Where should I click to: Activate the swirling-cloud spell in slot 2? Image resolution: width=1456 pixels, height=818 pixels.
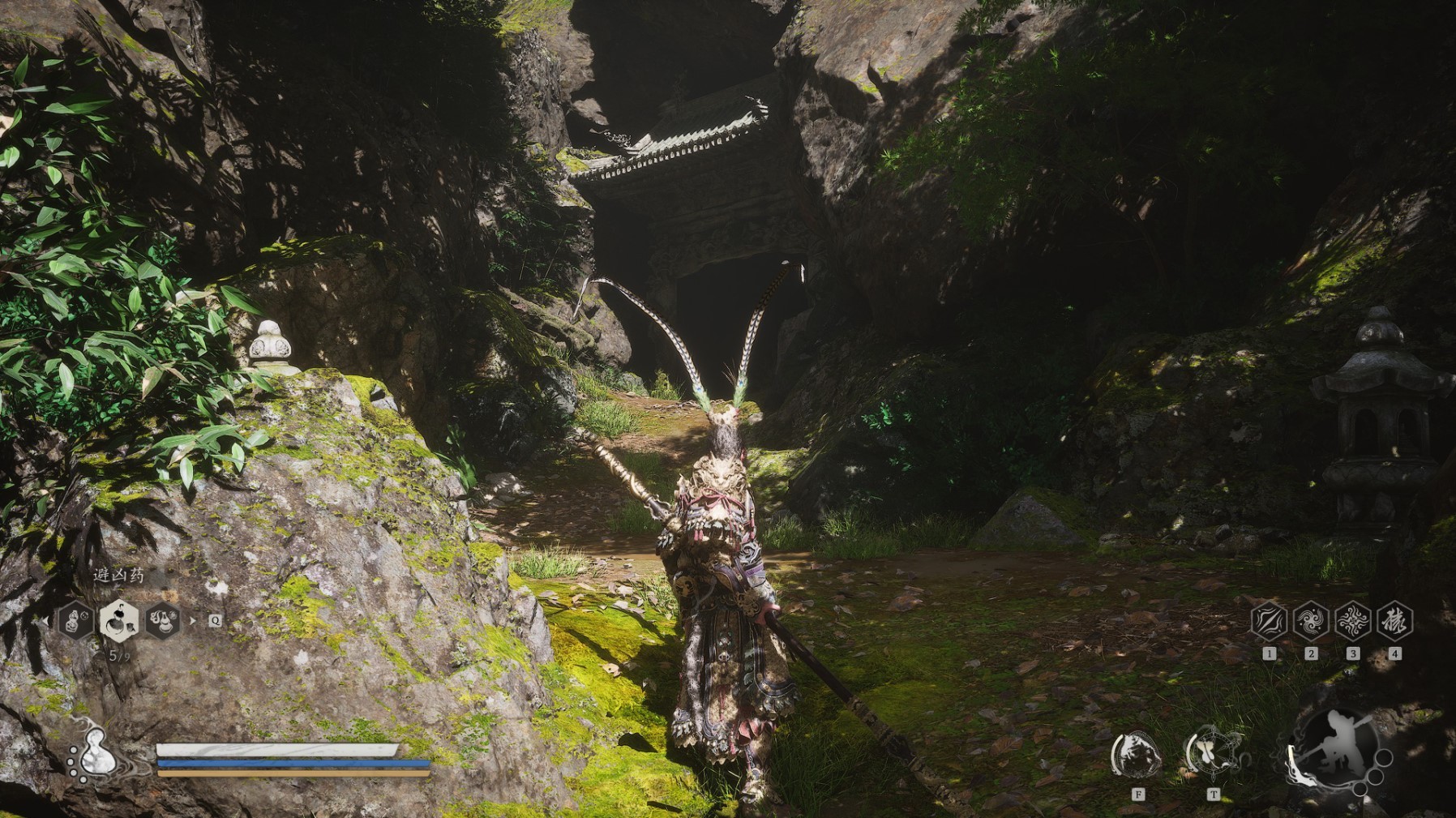pos(1311,621)
